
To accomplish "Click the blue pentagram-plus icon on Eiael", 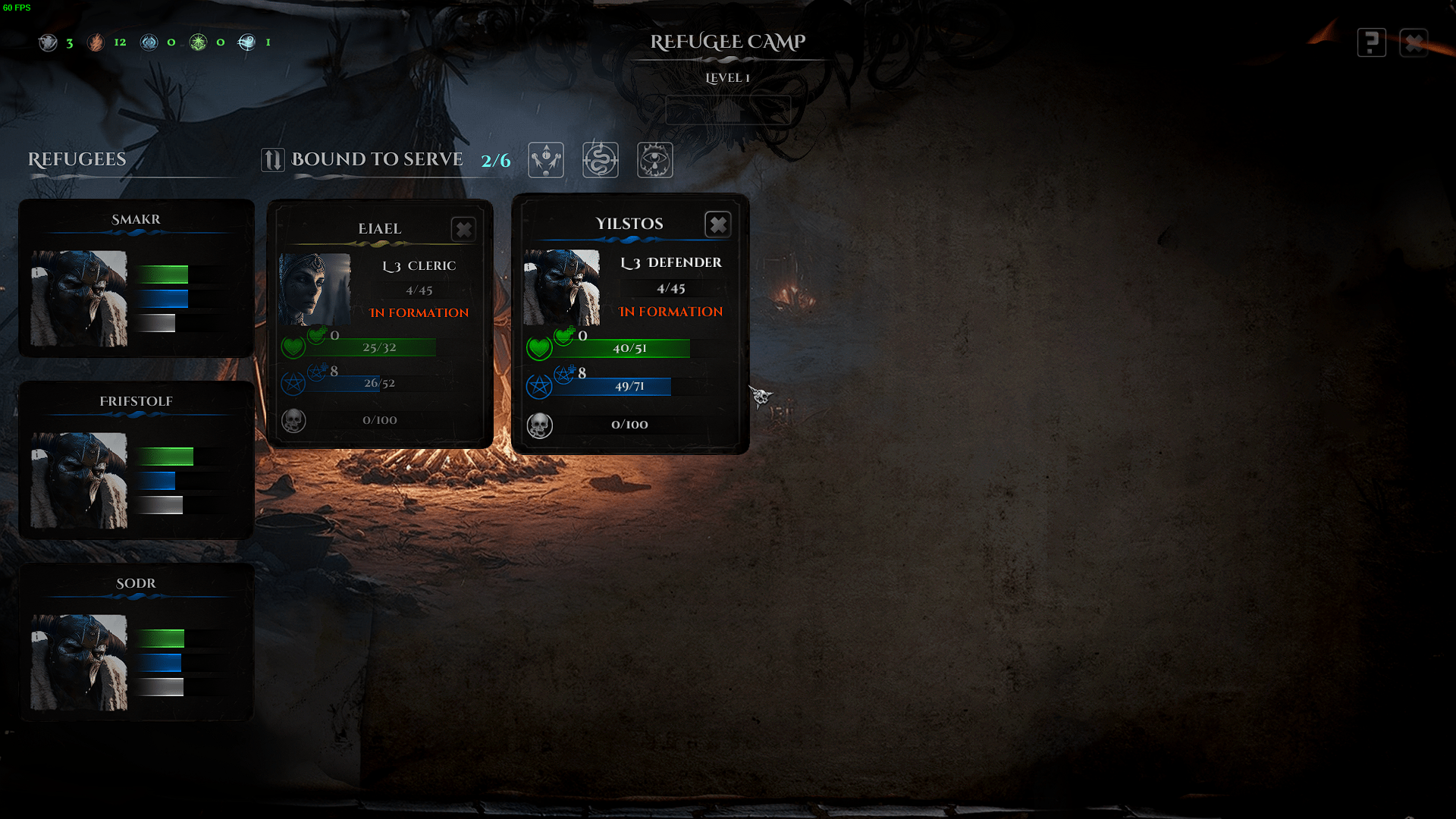I will pyautogui.click(x=317, y=372).
